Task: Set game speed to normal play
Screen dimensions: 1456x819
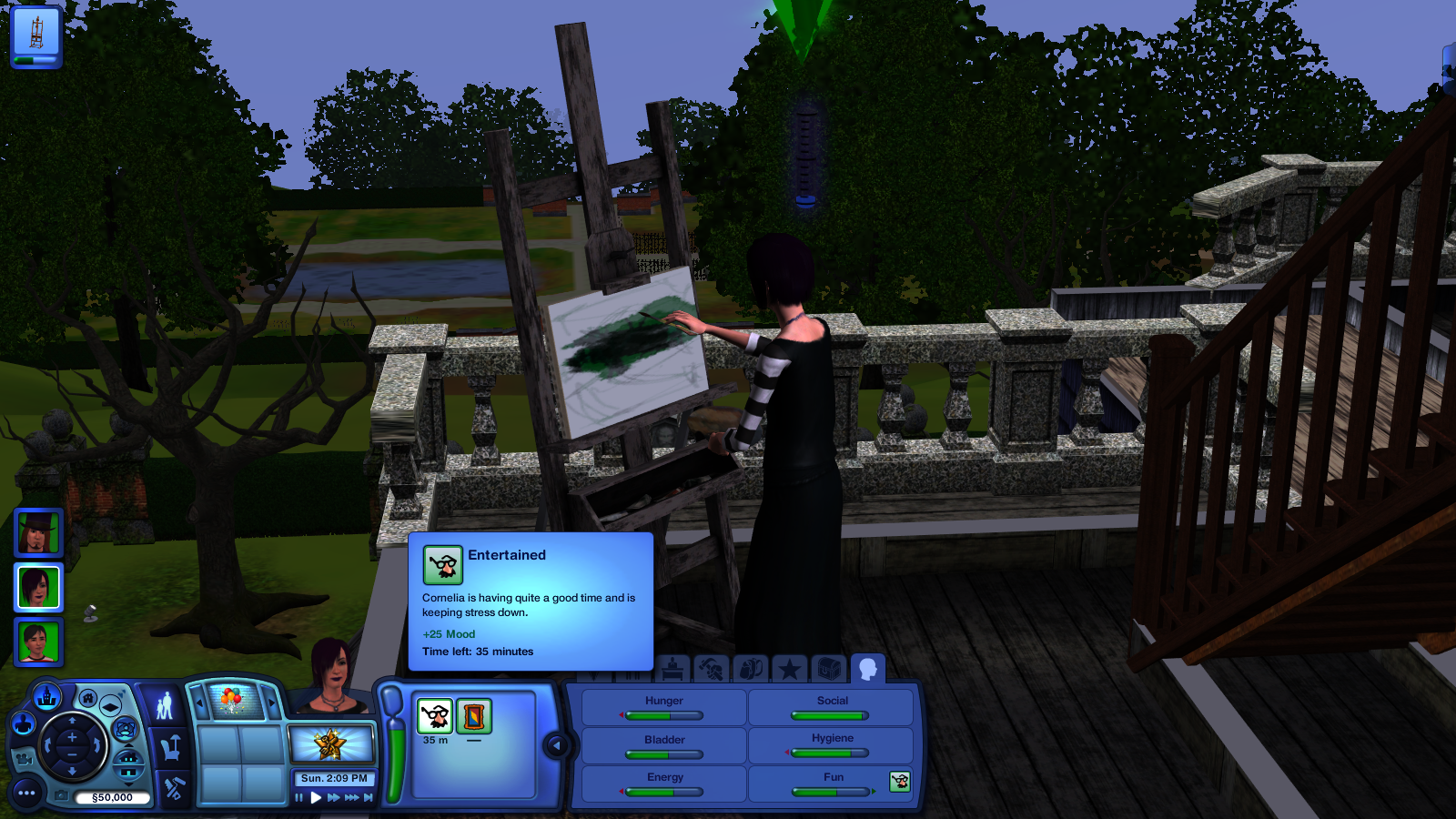Action: coord(316,798)
